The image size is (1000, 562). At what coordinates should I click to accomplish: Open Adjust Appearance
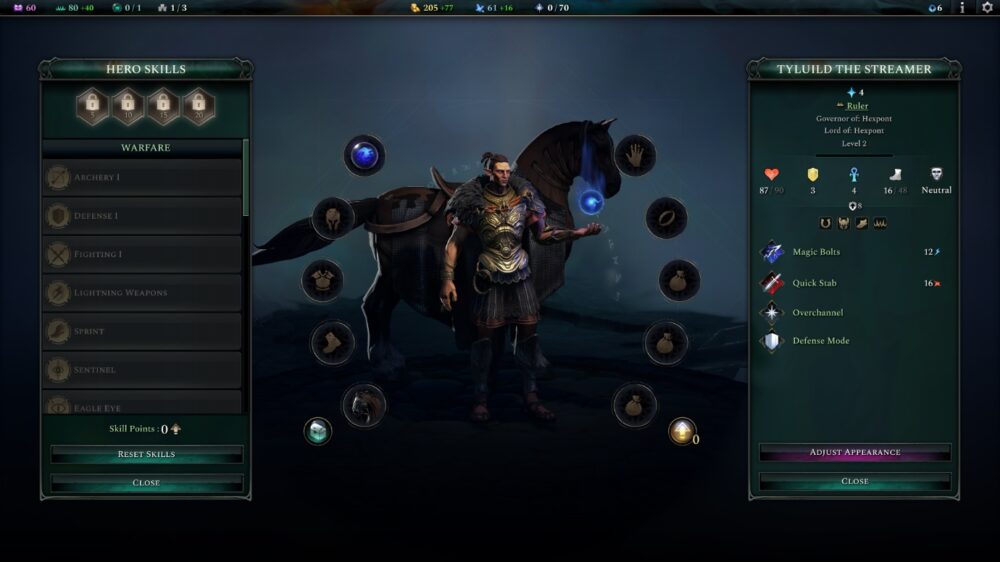click(x=854, y=453)
